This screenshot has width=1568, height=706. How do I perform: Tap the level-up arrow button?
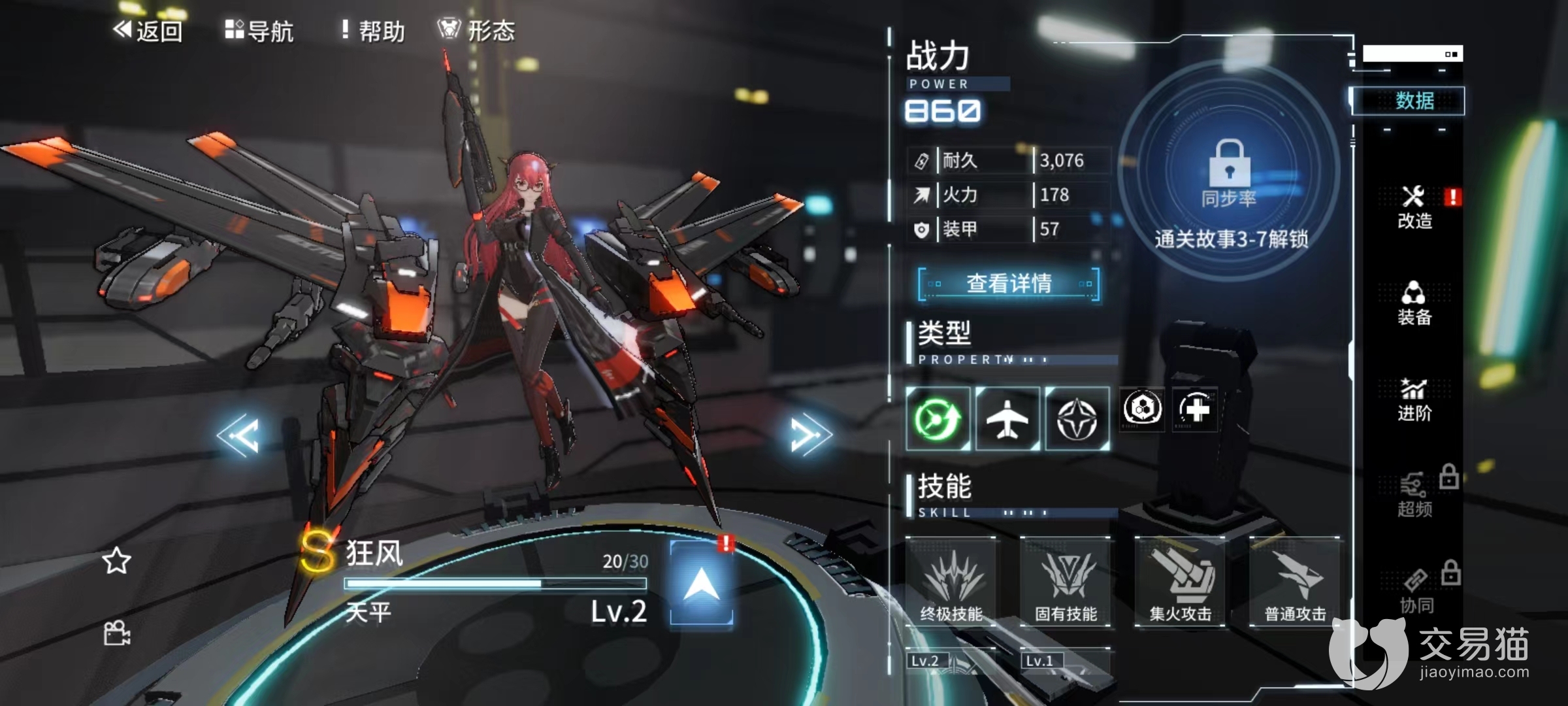click(x=701, y=583)
